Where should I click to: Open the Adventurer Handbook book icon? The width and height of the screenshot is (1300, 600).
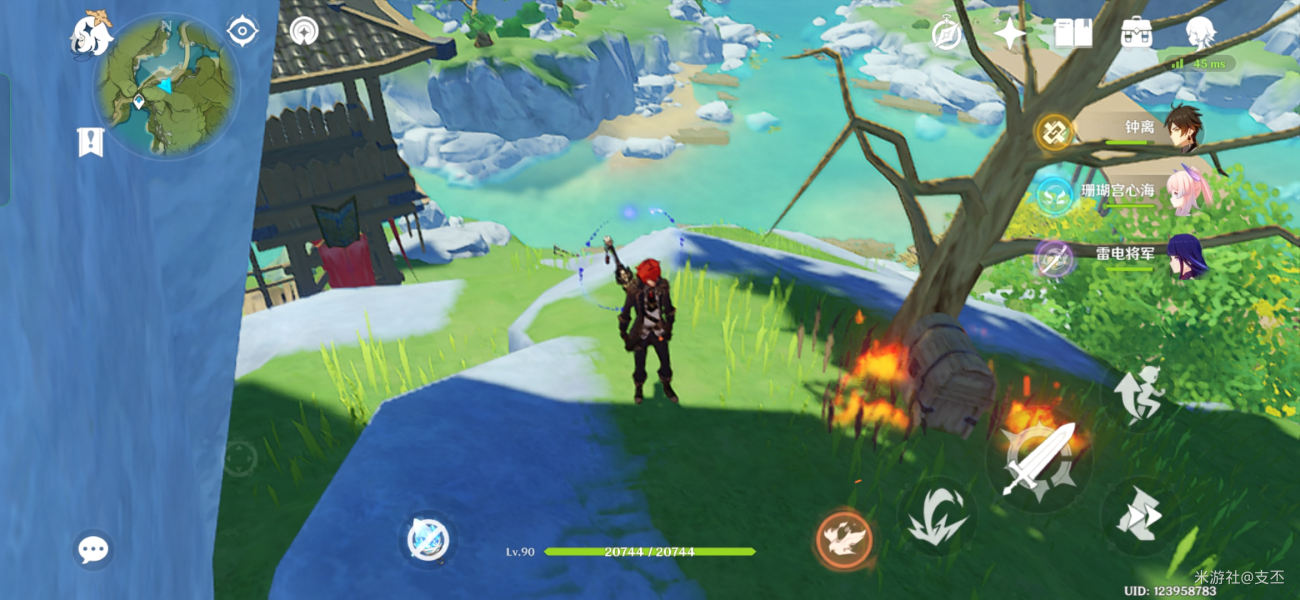pos(1072,34)
